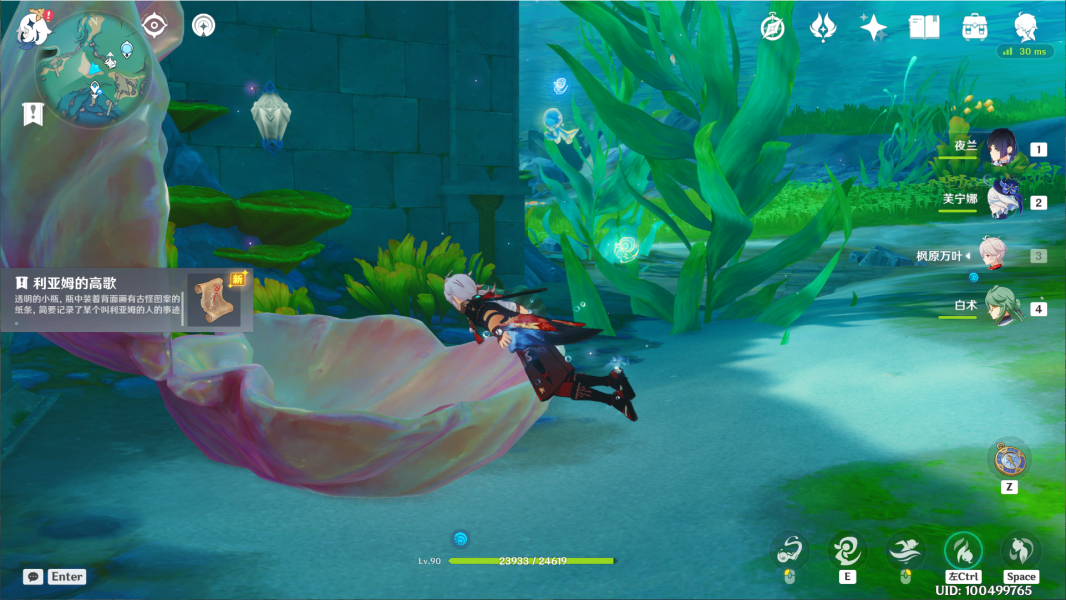
Task: Switch to party member 夜兰
Action: [x=1002, y=149]
